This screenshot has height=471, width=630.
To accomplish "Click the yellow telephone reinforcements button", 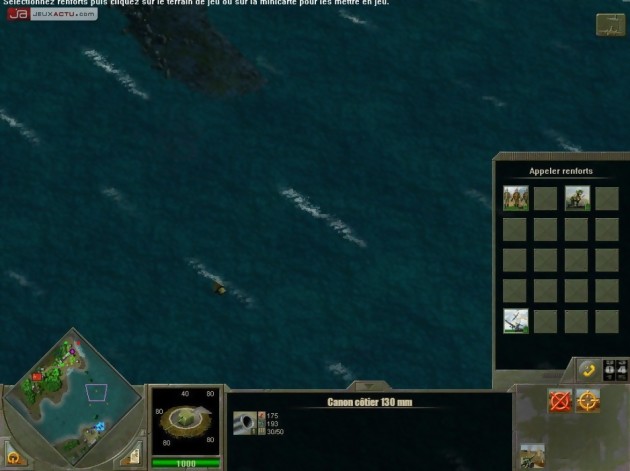I will tap(587, 370).
